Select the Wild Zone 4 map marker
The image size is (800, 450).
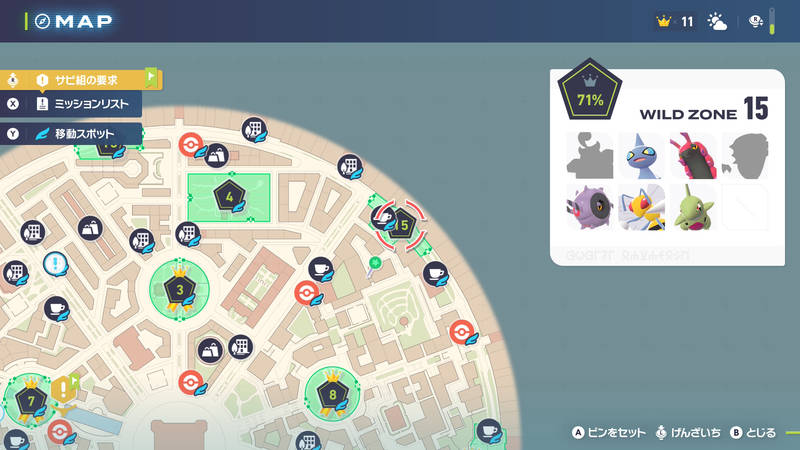[230, 196]
